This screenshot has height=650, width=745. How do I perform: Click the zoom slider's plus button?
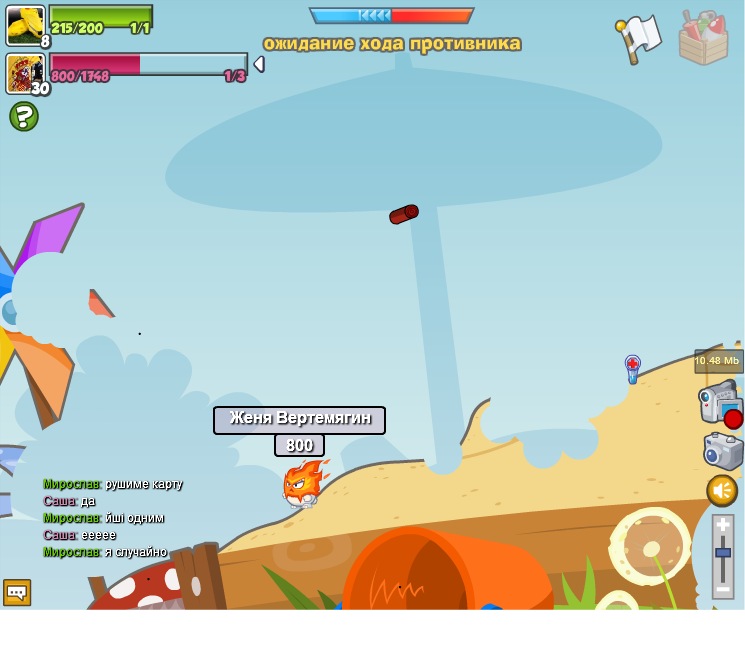click(723, 524)
